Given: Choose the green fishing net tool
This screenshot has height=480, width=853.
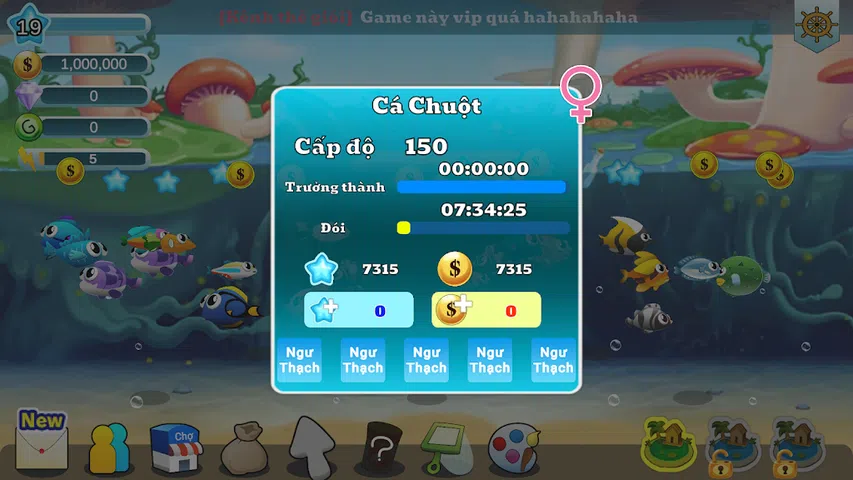Looking at the screenshot, I should point(445,447).
